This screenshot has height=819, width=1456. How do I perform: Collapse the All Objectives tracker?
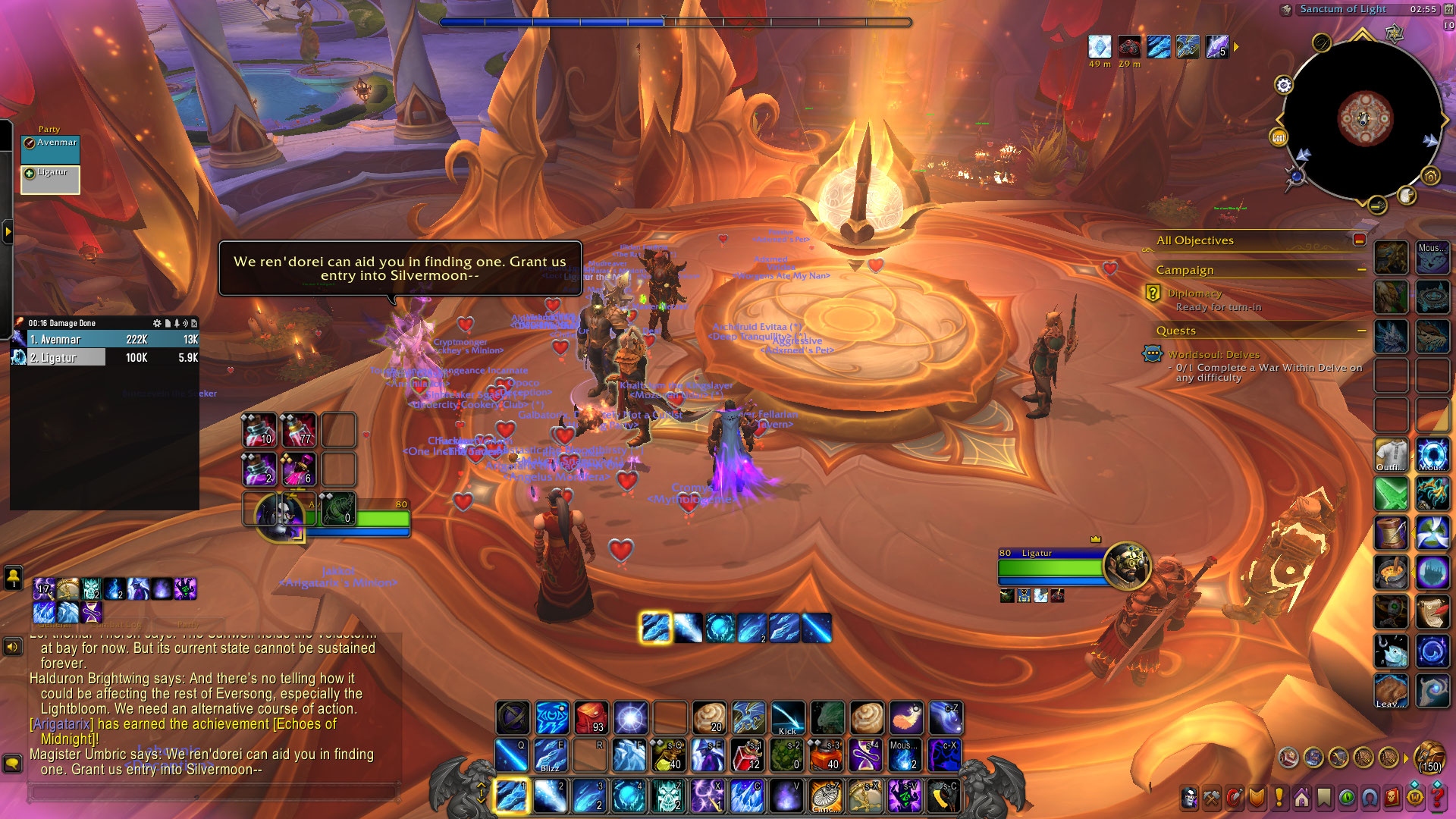point(1359,240)
